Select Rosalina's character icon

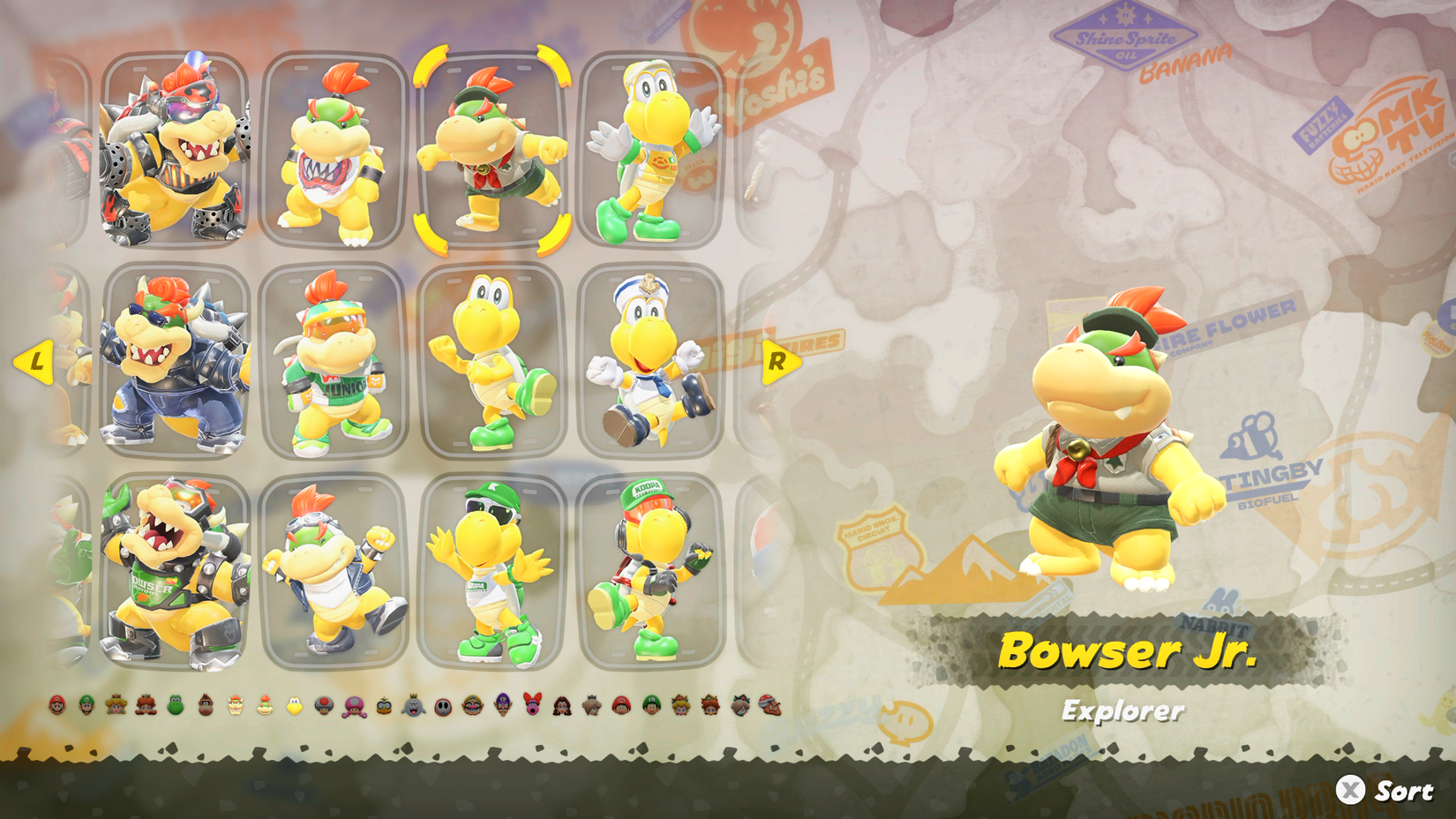[591, 706]
